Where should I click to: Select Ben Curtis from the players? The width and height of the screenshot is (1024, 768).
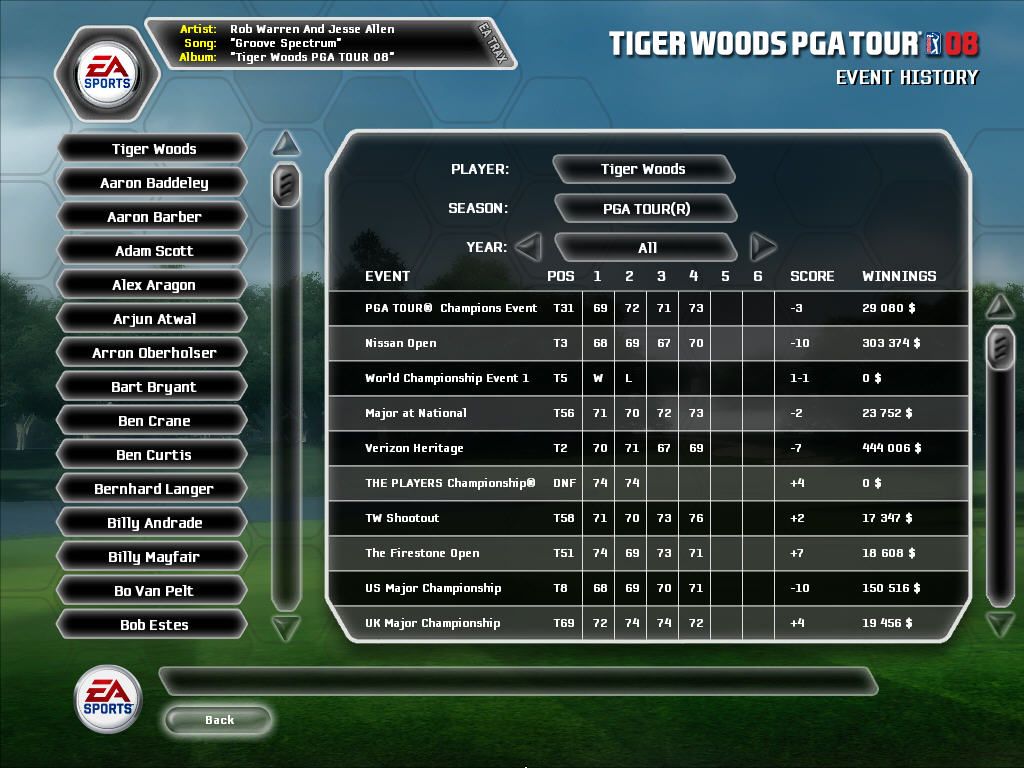(x=154, y=455)
